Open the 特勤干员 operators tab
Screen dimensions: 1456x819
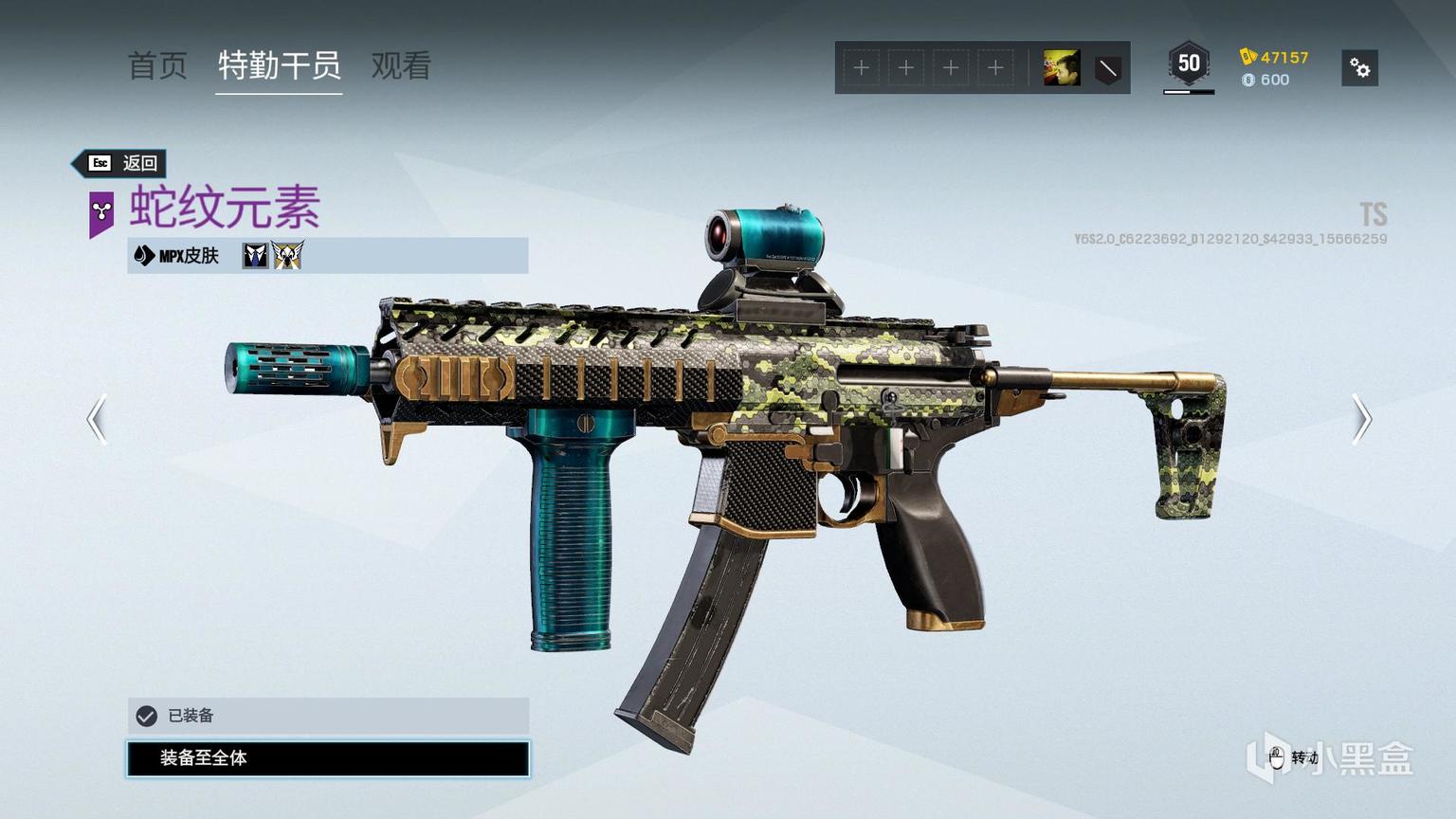click(279, 66)
